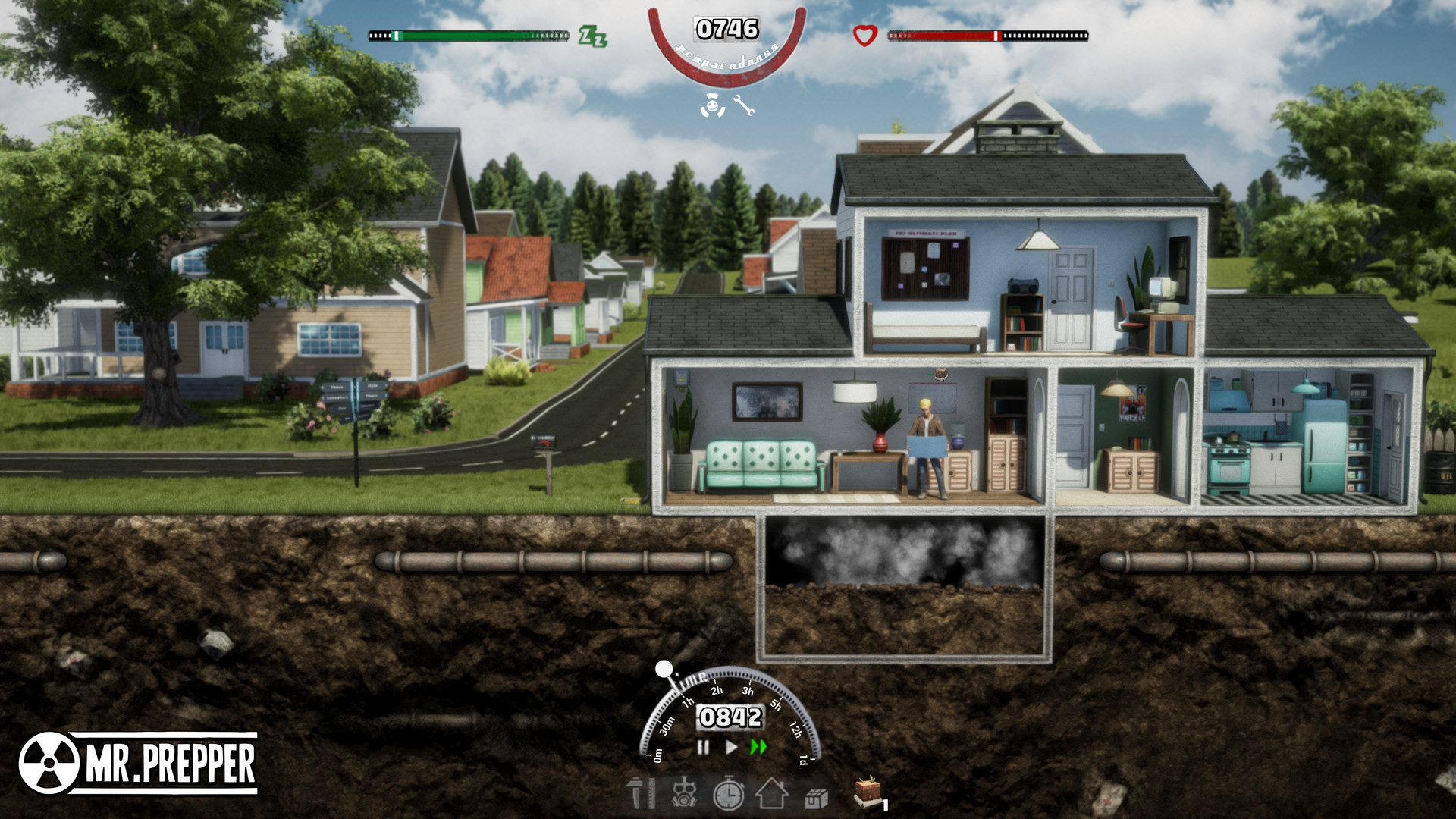Click the time dial lever knob

[664, 669]
